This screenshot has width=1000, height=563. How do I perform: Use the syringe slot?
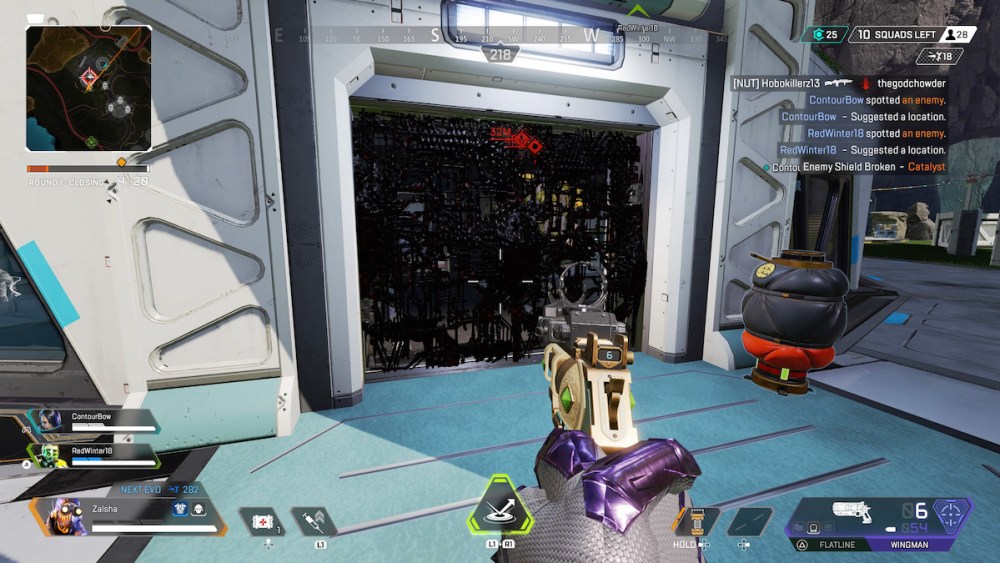(313, 522)
